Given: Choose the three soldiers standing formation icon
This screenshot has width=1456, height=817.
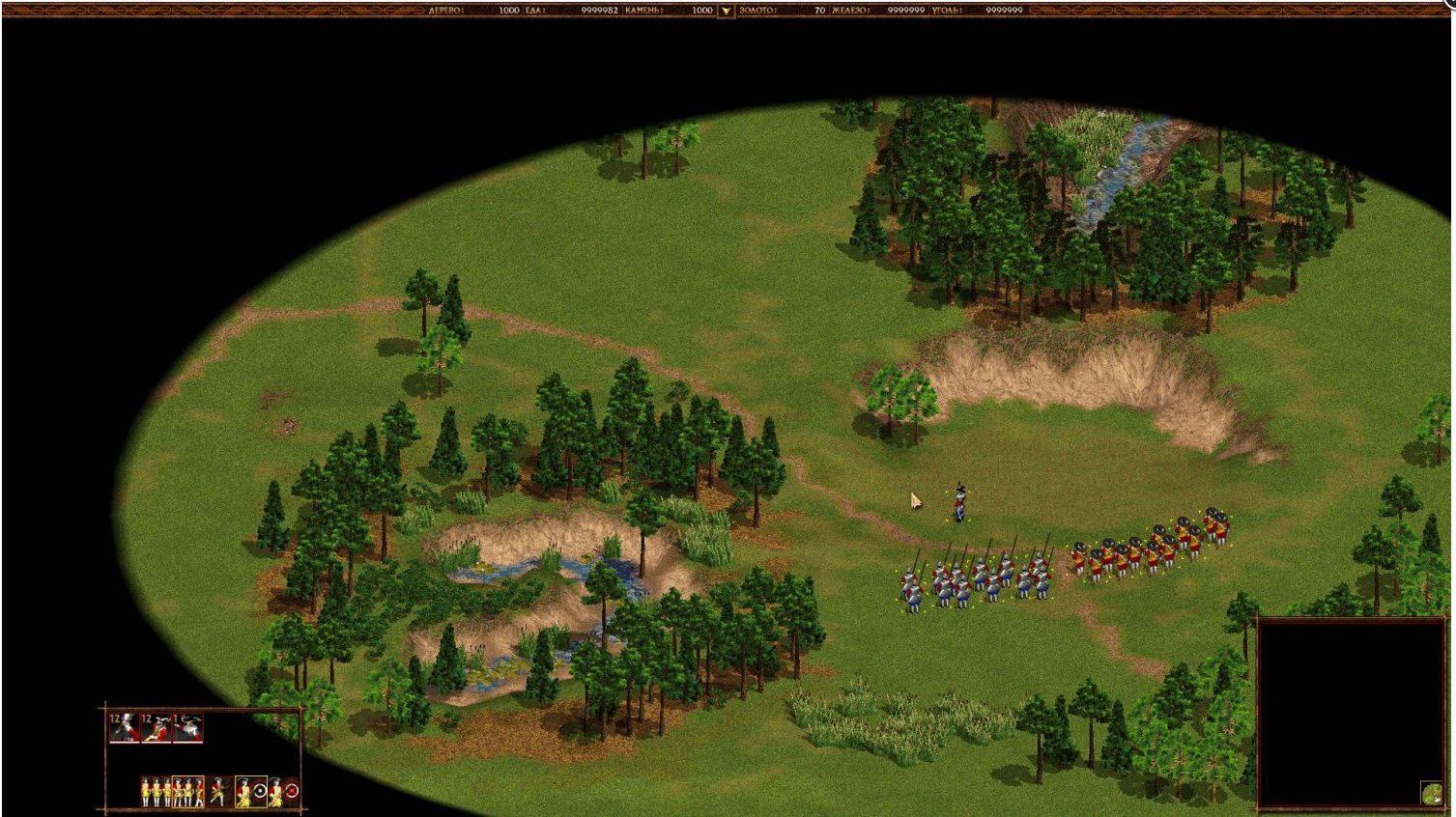Looking at the screenshot, I should pyautogui.click(x=155, y=792).
